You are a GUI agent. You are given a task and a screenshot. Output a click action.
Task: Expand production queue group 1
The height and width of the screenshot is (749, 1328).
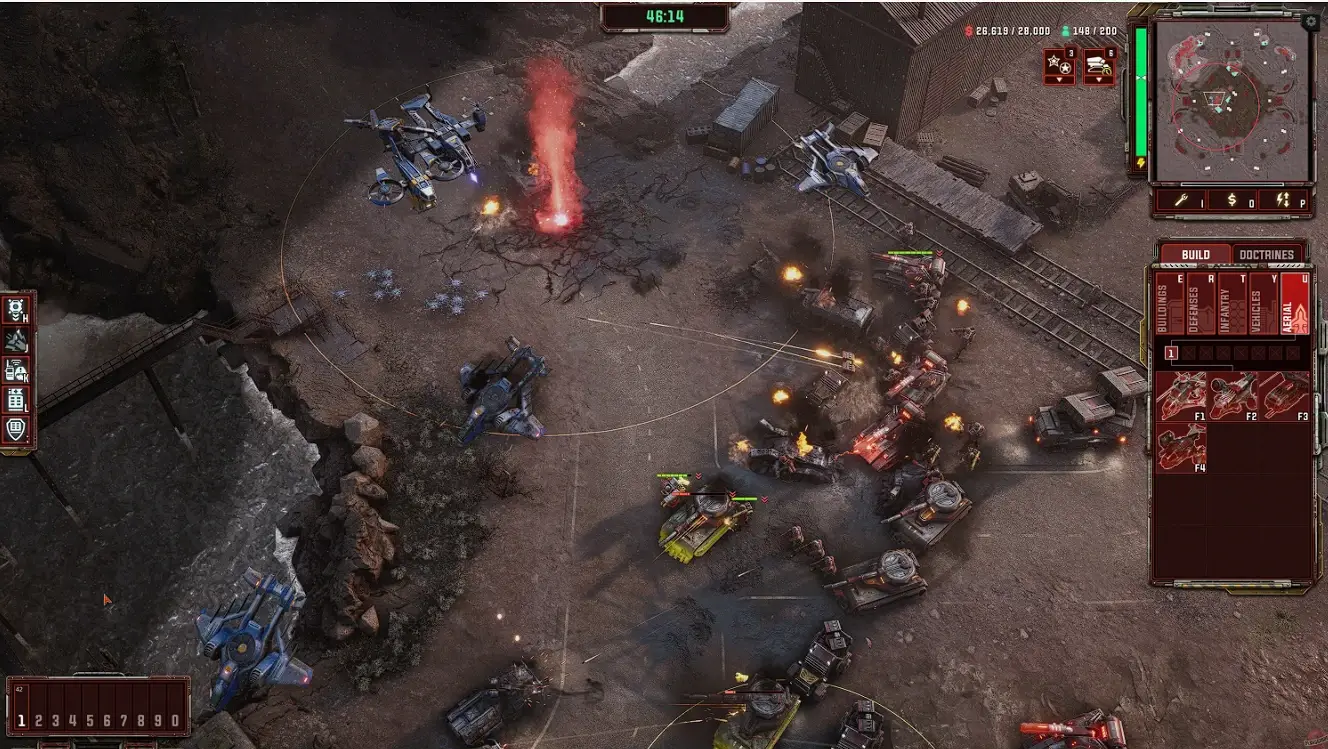click(1171, 353)
